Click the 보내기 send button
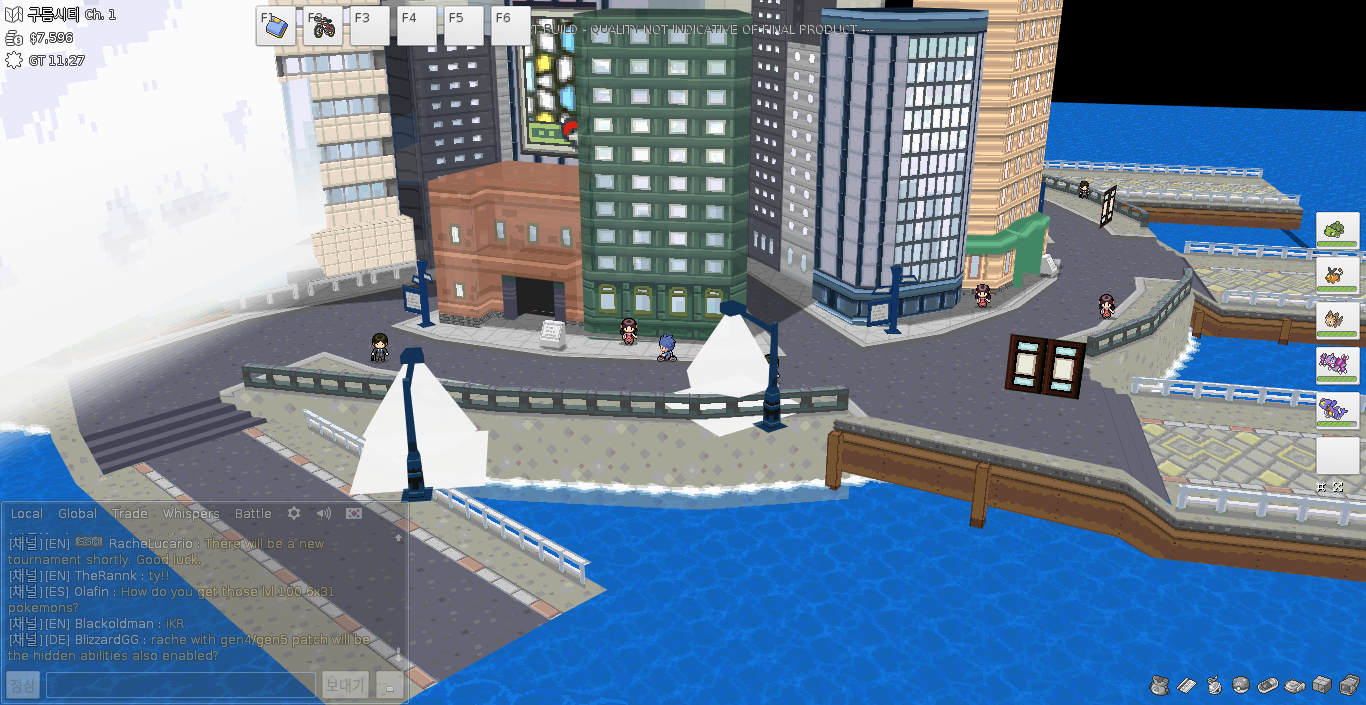 [x=345, y=685]
